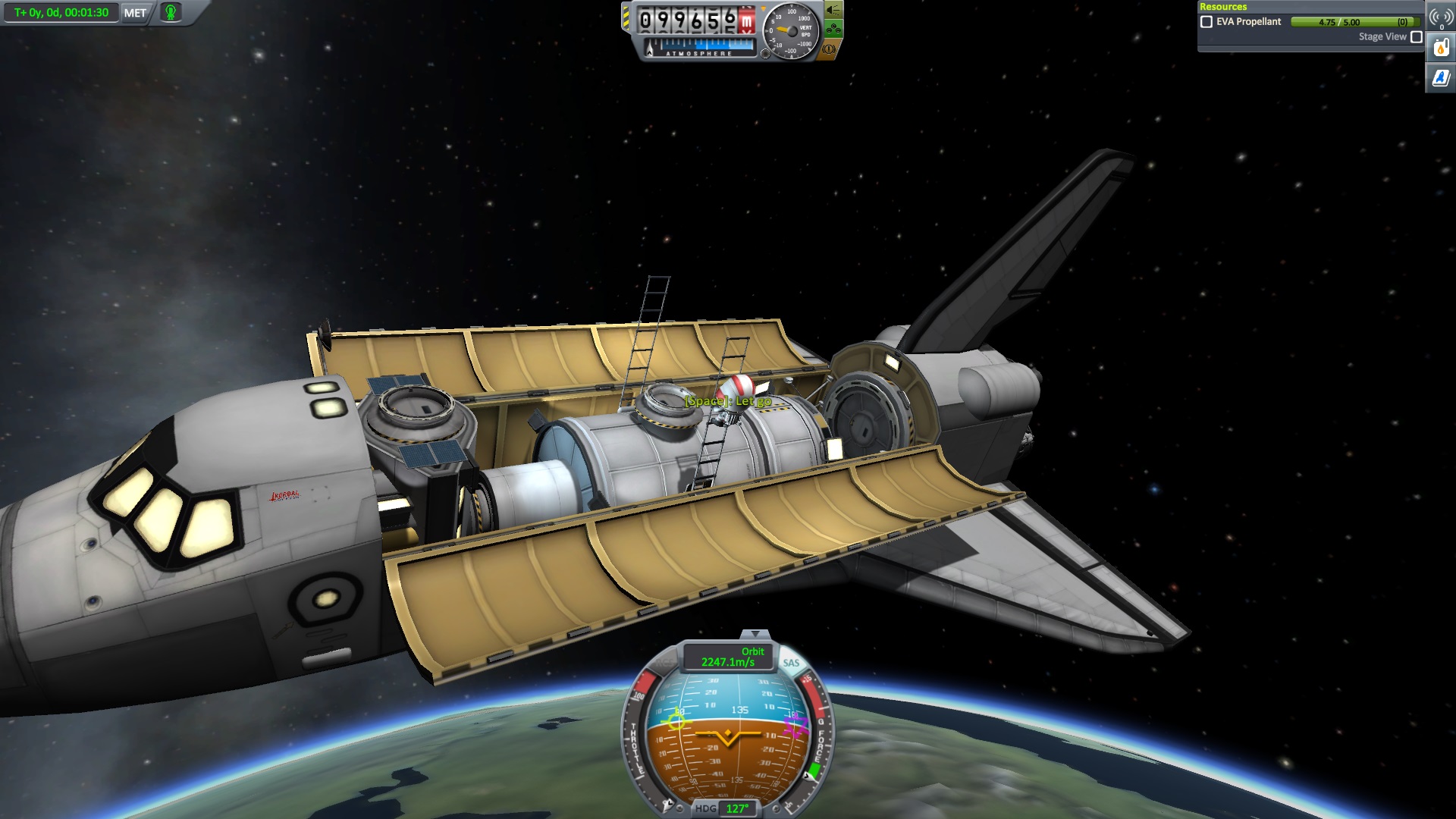Screen dimensions: 1456x819
Task: Toggle the MET mission clock mode
Action: 135,13
